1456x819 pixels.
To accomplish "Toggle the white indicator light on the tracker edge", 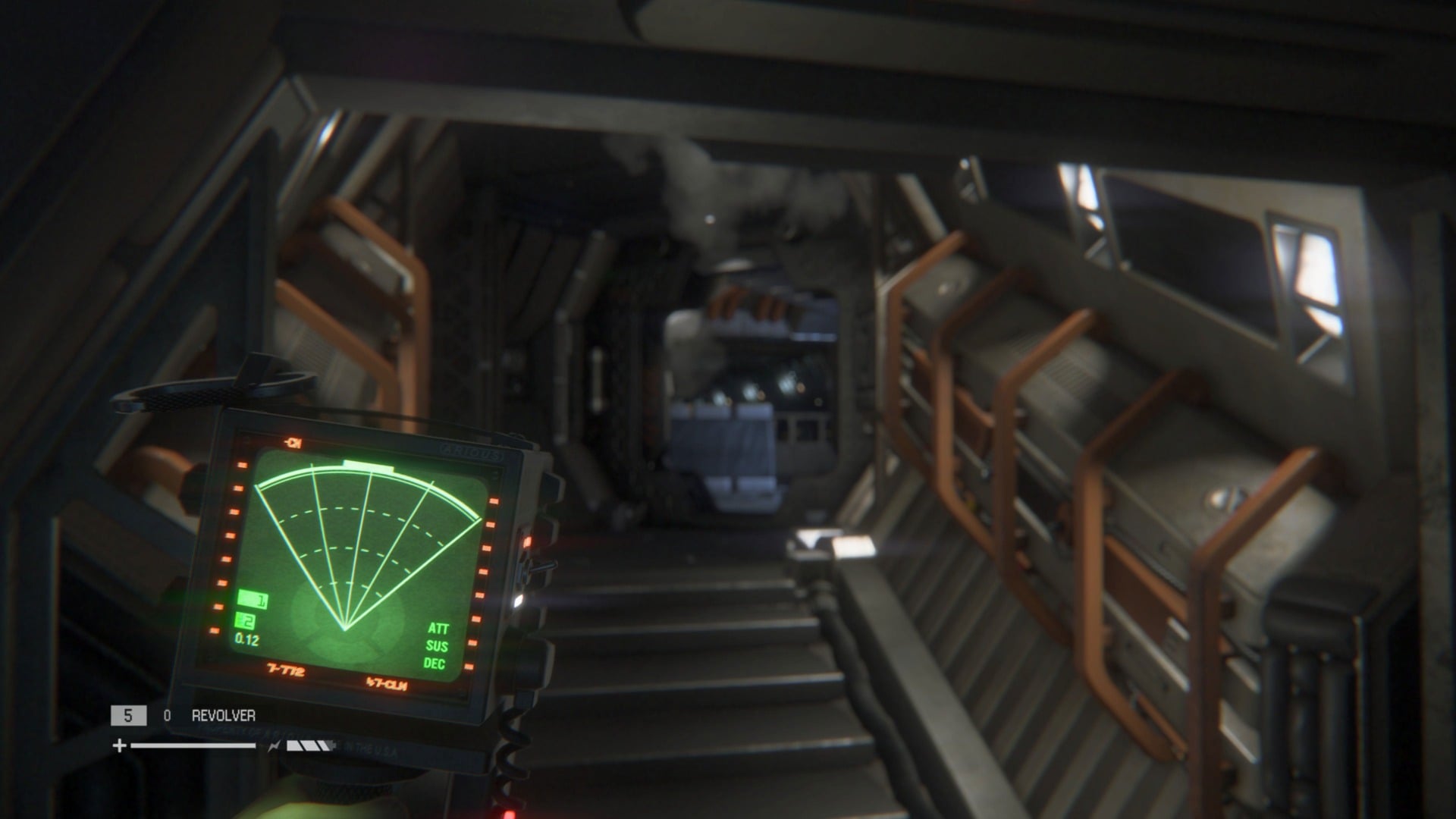I will (x=519, y=601).
